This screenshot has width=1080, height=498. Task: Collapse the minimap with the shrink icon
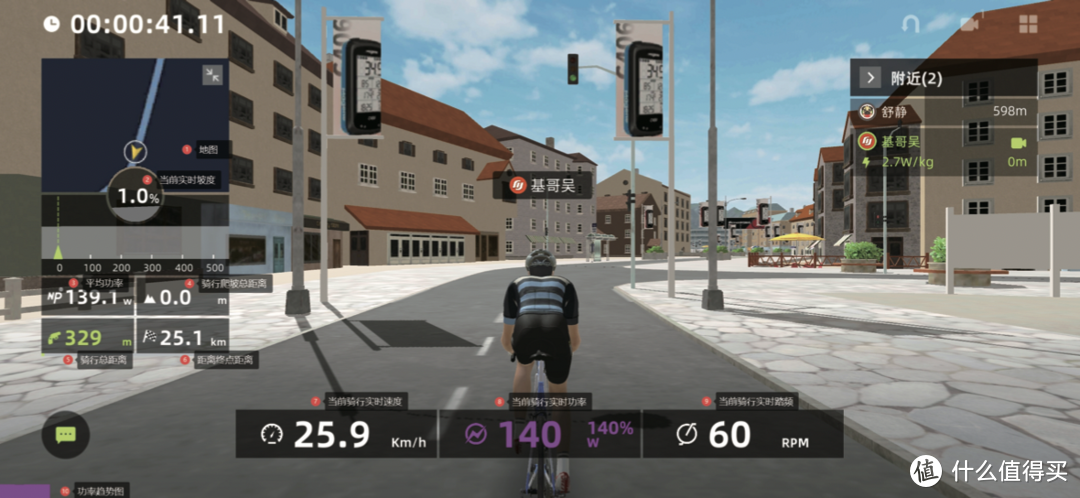(x=212, y=75)
